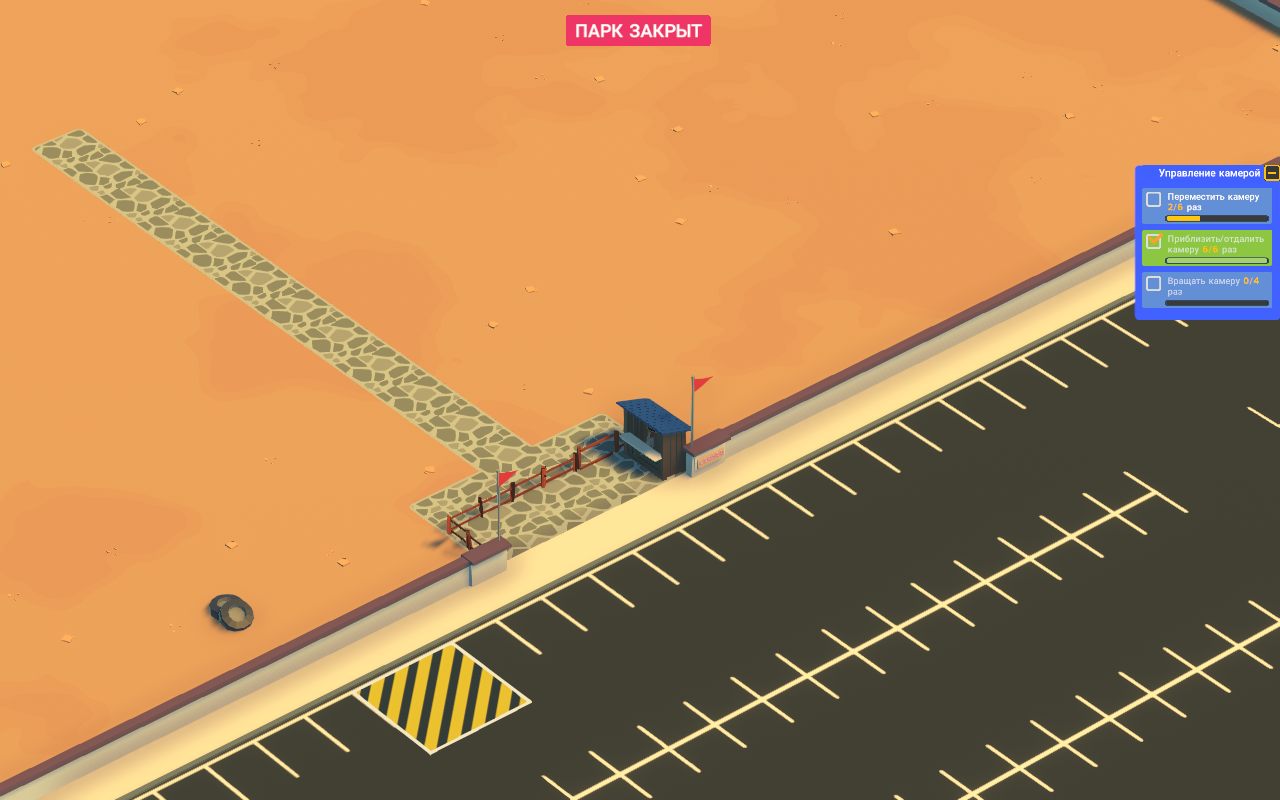1280x800 pixels.
Task: Select the completed 'Приблизить/отдалить камеру' objective
Action: click(1207, 247)
